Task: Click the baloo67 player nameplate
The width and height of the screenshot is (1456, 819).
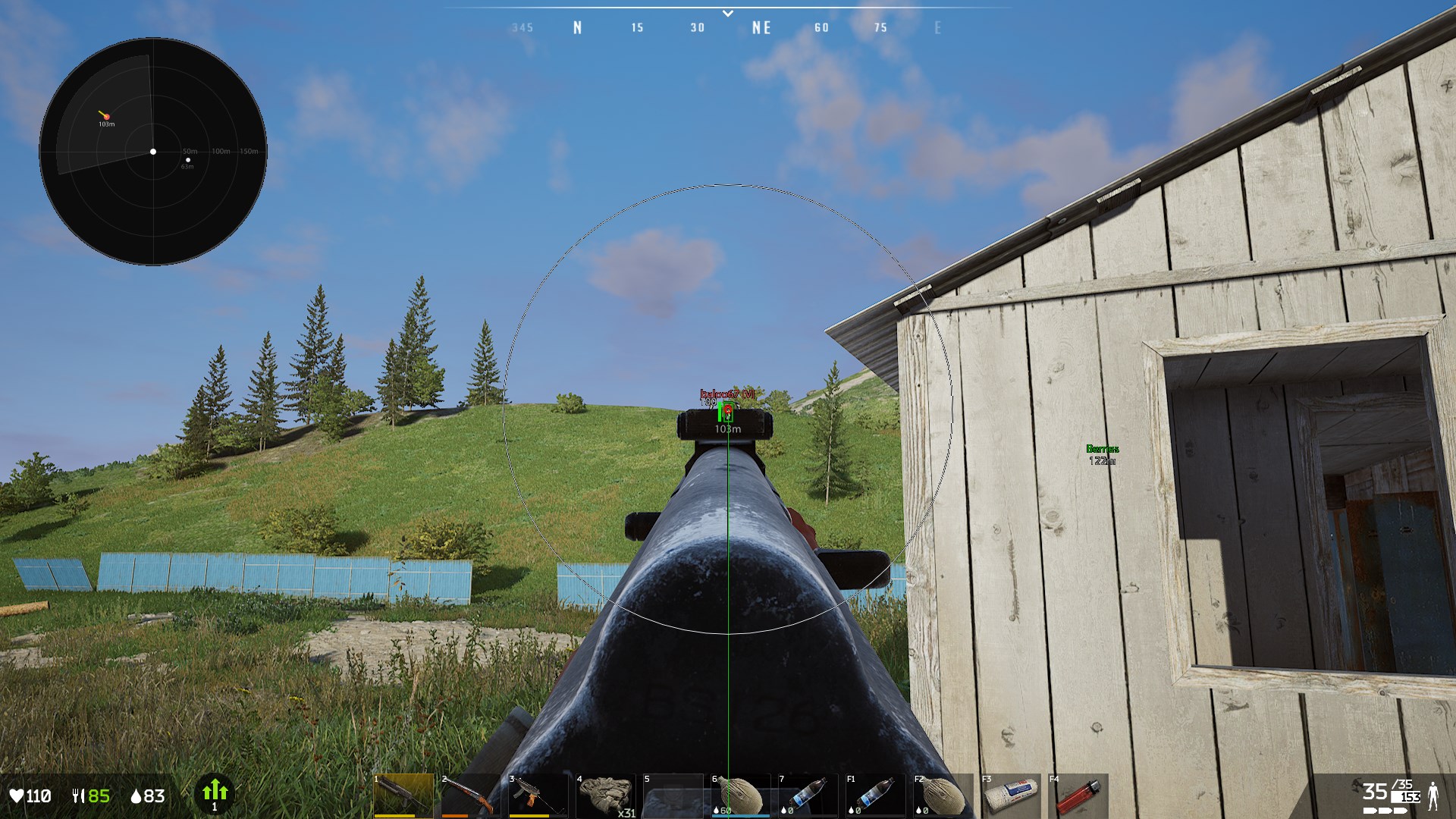Action: pyautogui.click(x=726, y=395)
